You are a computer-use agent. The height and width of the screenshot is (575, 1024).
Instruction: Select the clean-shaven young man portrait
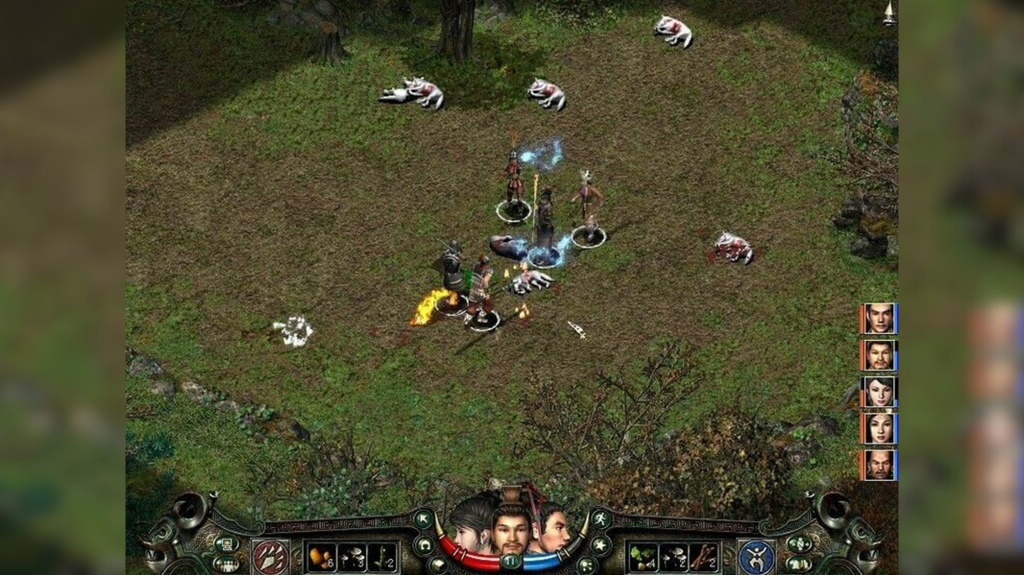879,318
